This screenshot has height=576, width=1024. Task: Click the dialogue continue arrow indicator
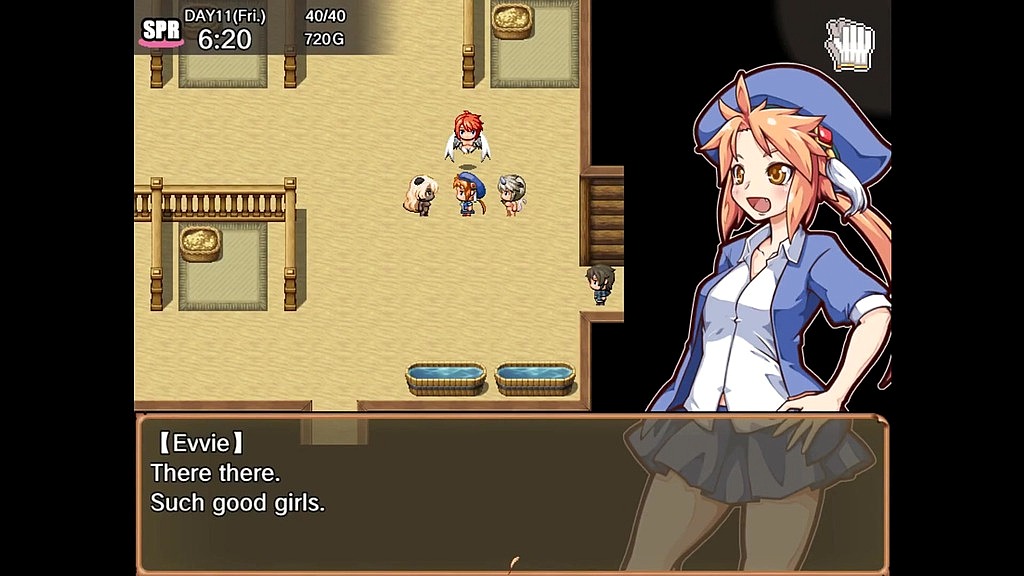pyautogui.click(x=514, y=565)
